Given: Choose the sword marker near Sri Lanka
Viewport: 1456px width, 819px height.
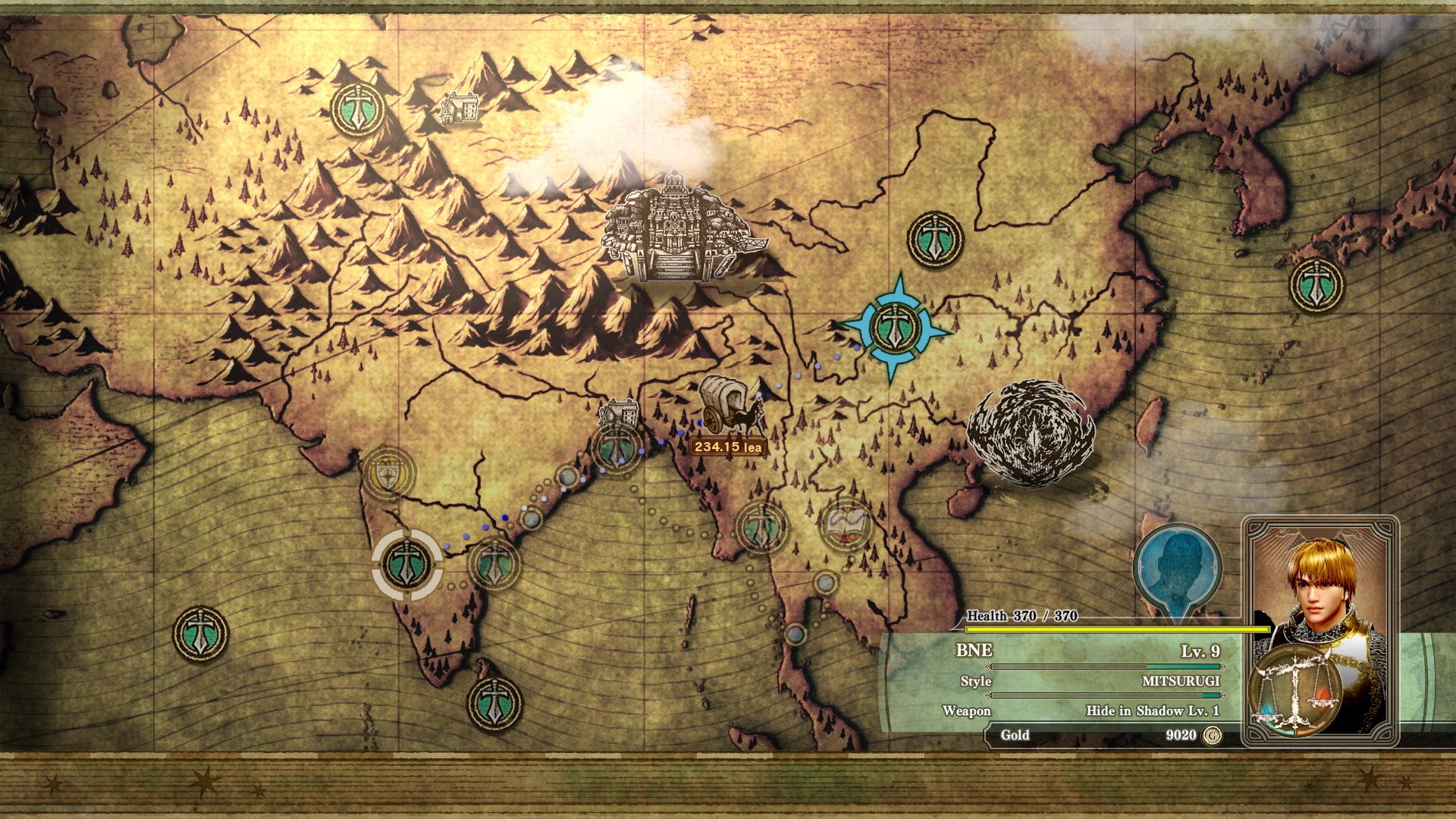Looking at the screenshot, I should point(494,702).
